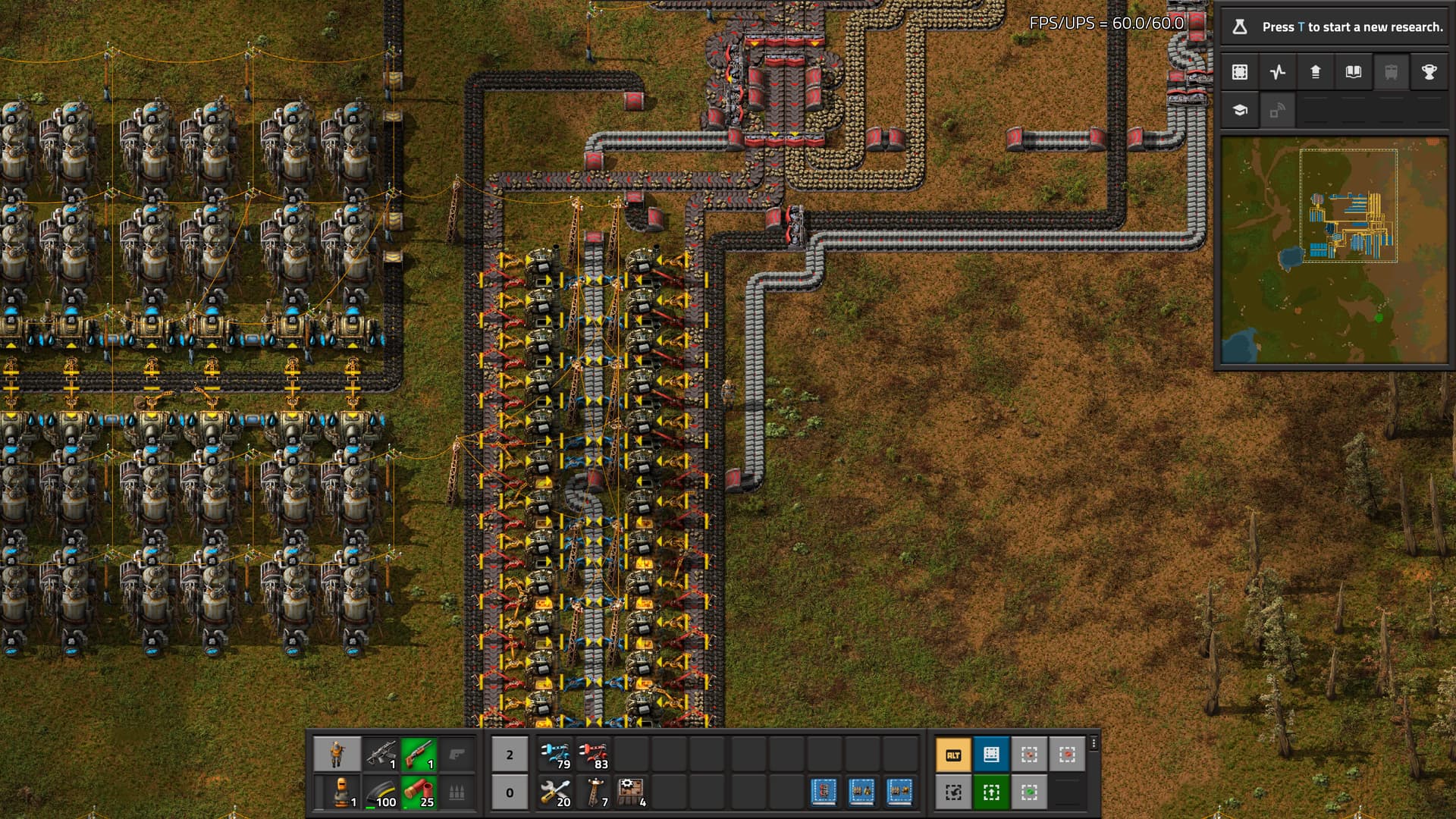Open the production statistics graph button

pos(1278,72)
